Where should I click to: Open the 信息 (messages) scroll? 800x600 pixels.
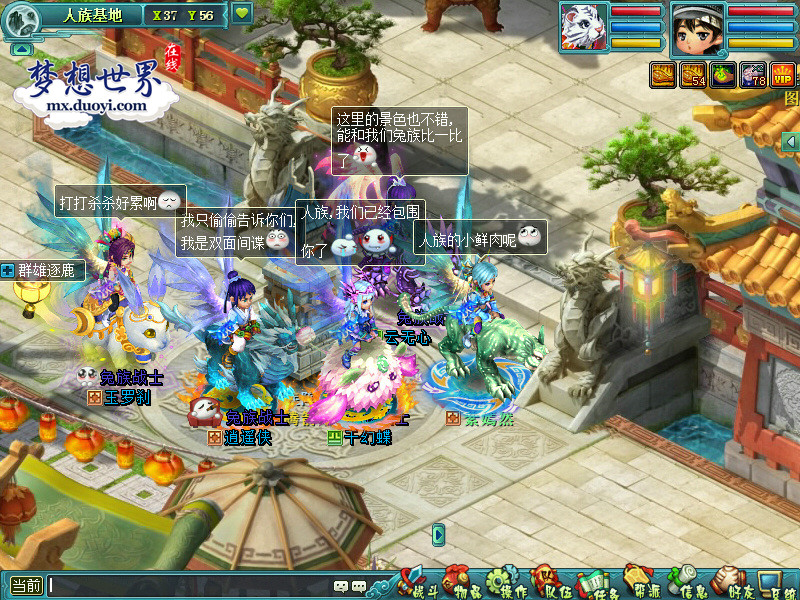(685, 582)
